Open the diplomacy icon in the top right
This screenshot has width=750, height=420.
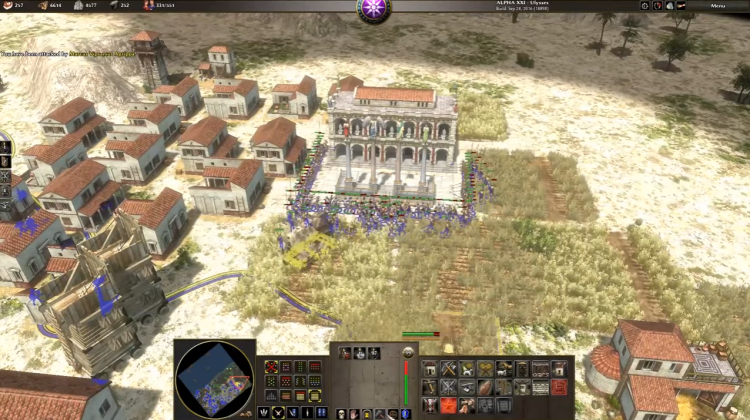655,5
